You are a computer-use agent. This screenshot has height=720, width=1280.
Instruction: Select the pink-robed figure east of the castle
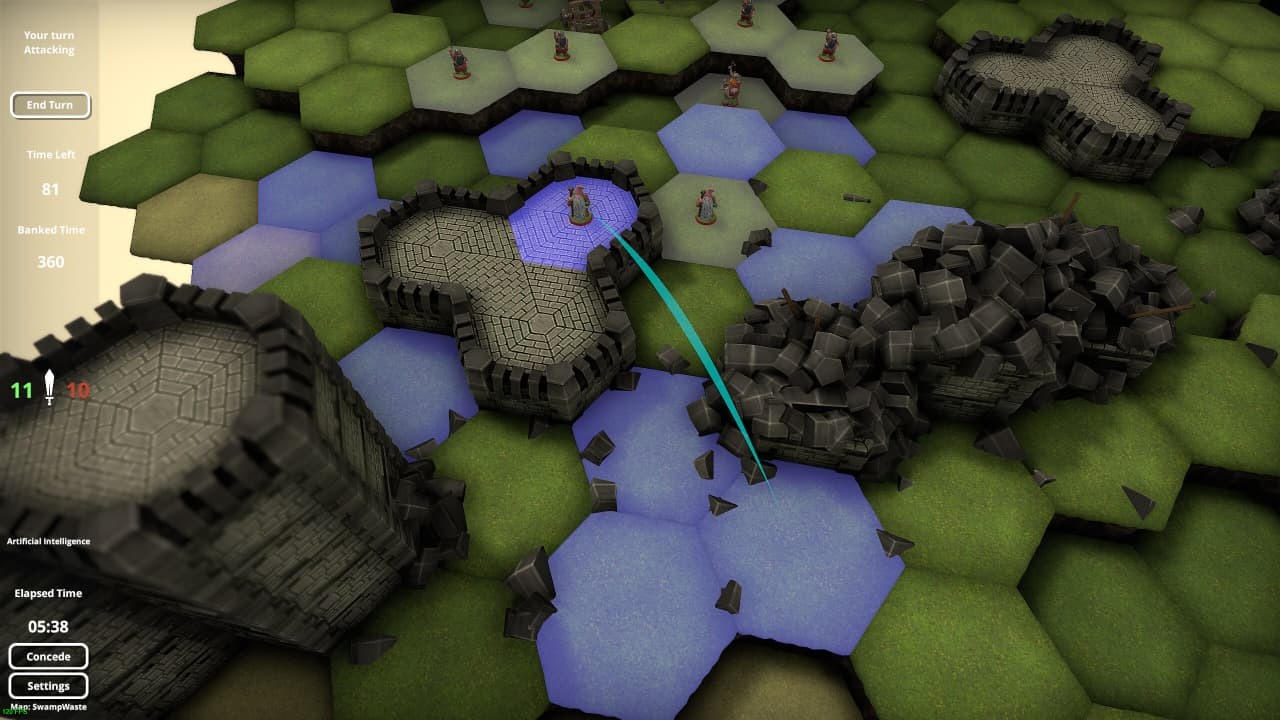(x=705, y=205)
